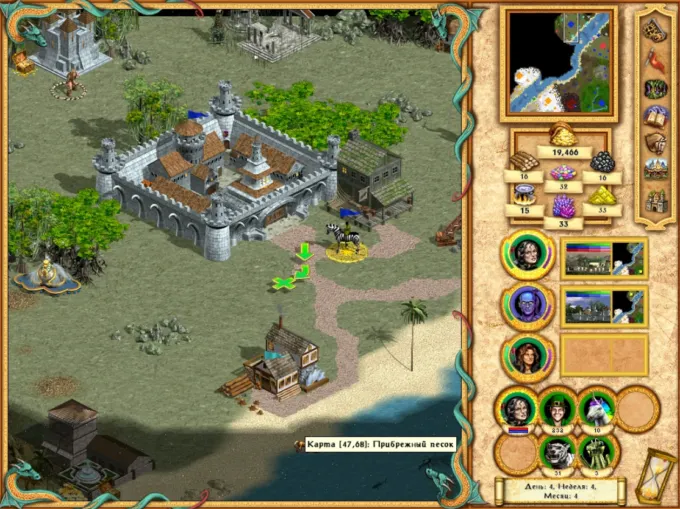680x509 pixels.
Task: Select the hero with the flag in army slots
Action: (x=518, y=409)
